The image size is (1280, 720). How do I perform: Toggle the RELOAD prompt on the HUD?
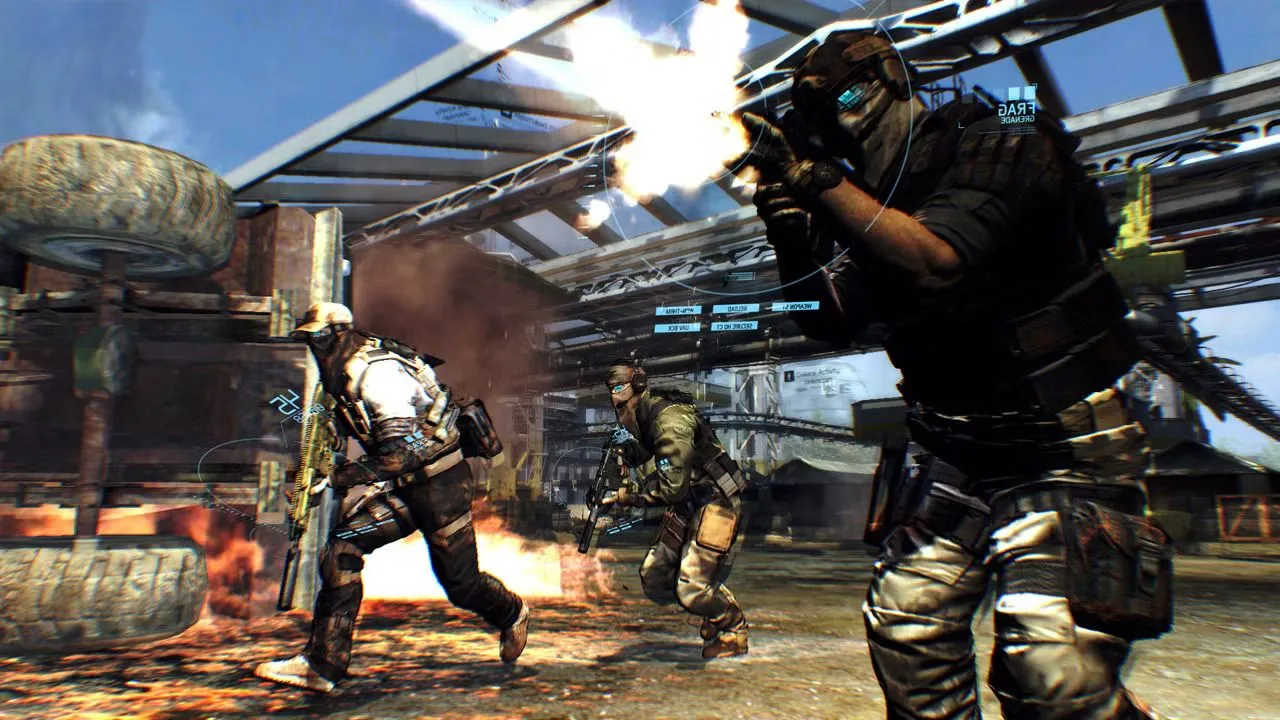coord(735,309)
